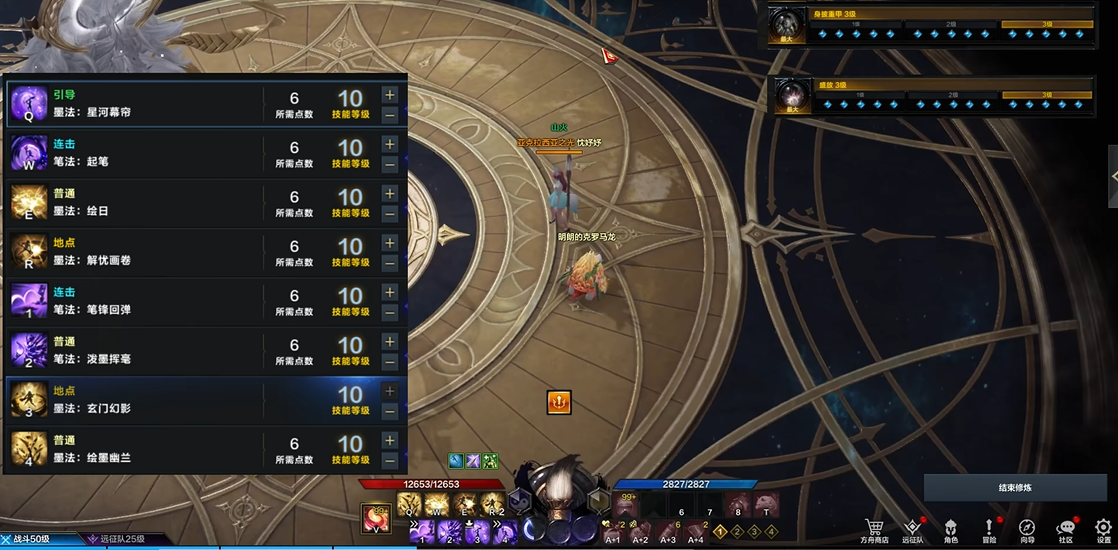Expand the arrow tab on the right edge
This screenshot has height=550, width=1118.
[1113, 176]
